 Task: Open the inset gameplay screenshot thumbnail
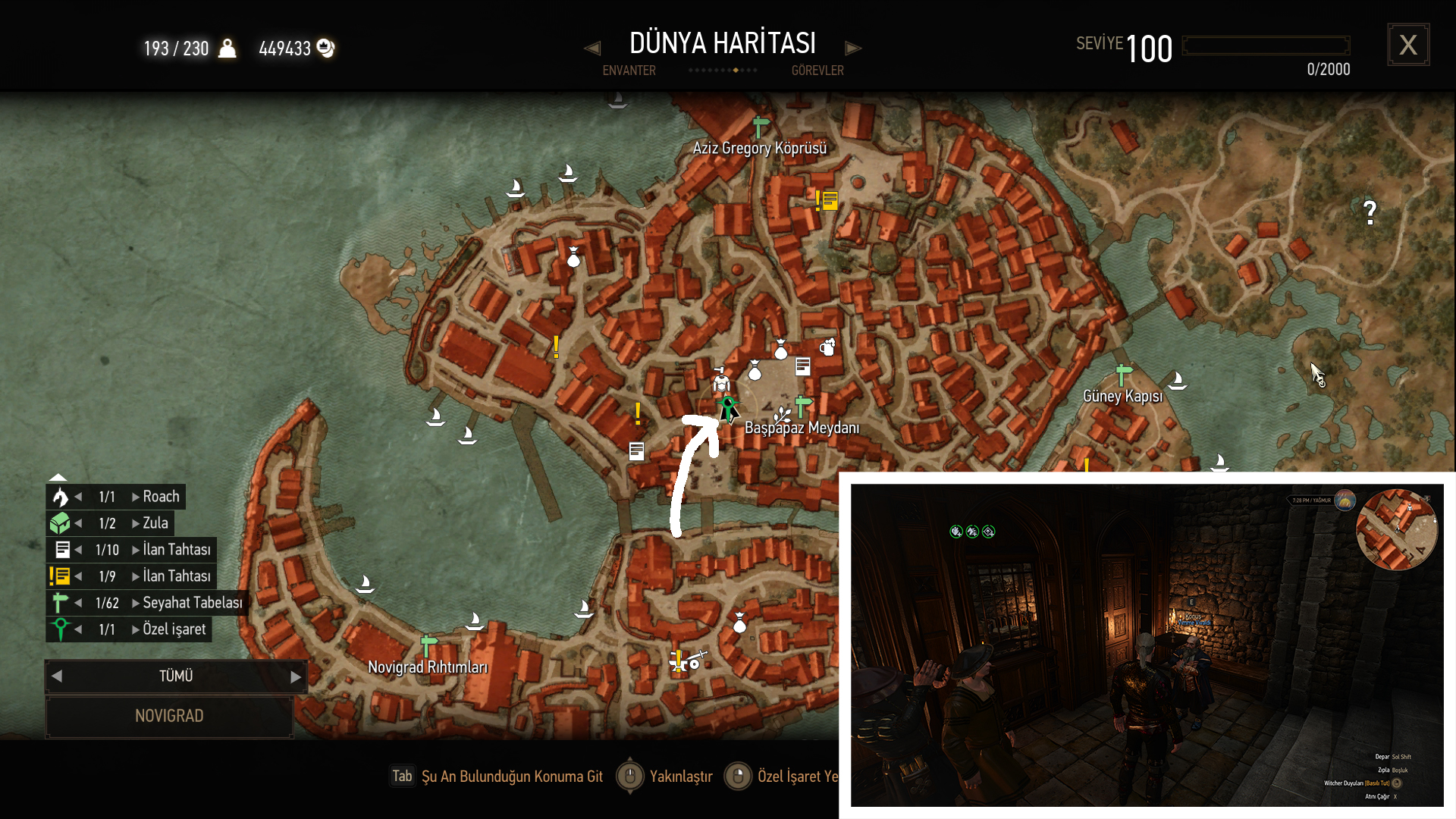(x=1147, y=645)
